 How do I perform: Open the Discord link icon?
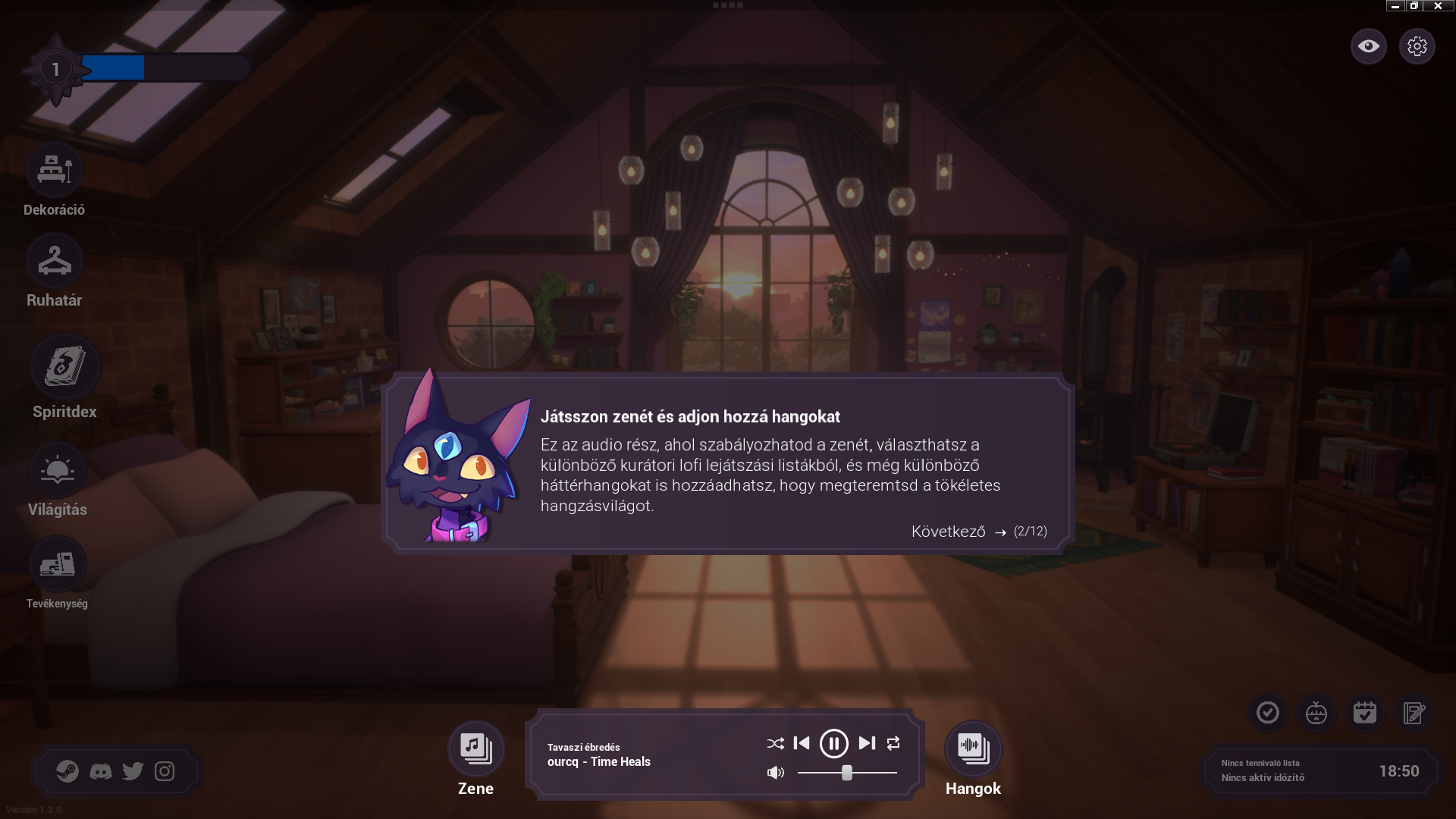tap(100, 771)
